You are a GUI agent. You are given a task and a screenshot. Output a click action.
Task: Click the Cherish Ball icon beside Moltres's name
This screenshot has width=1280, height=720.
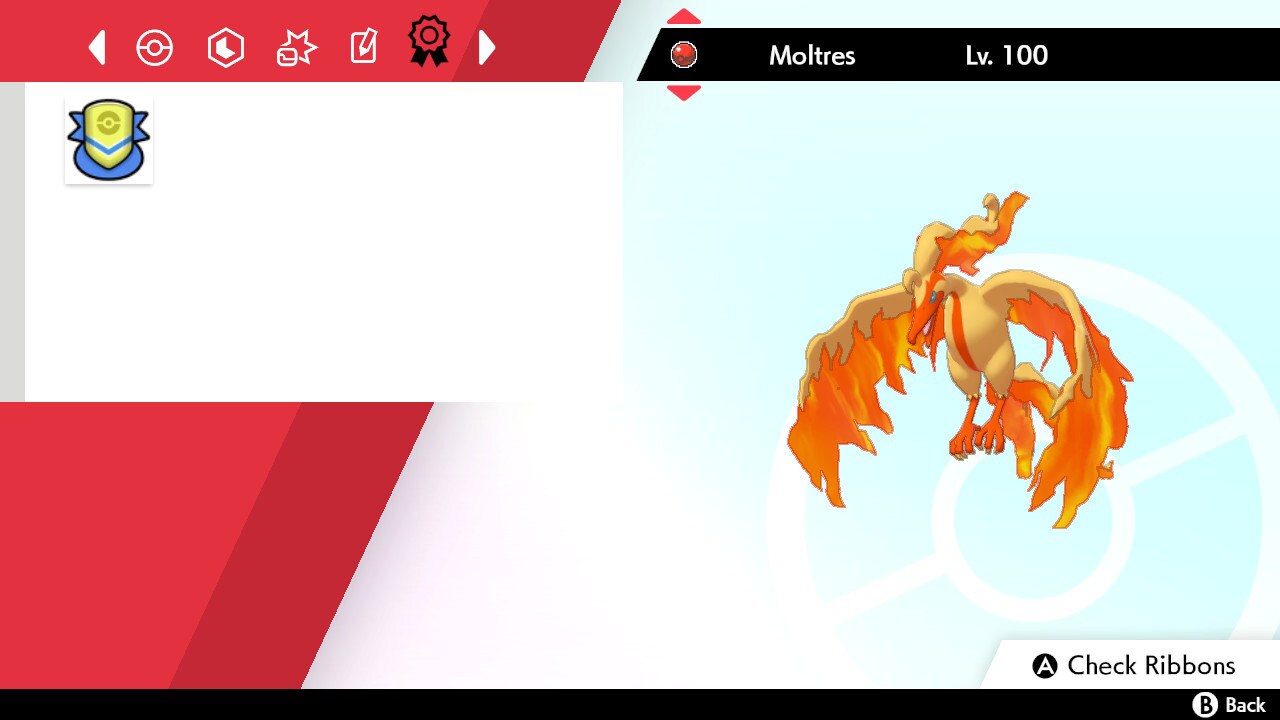684,54
